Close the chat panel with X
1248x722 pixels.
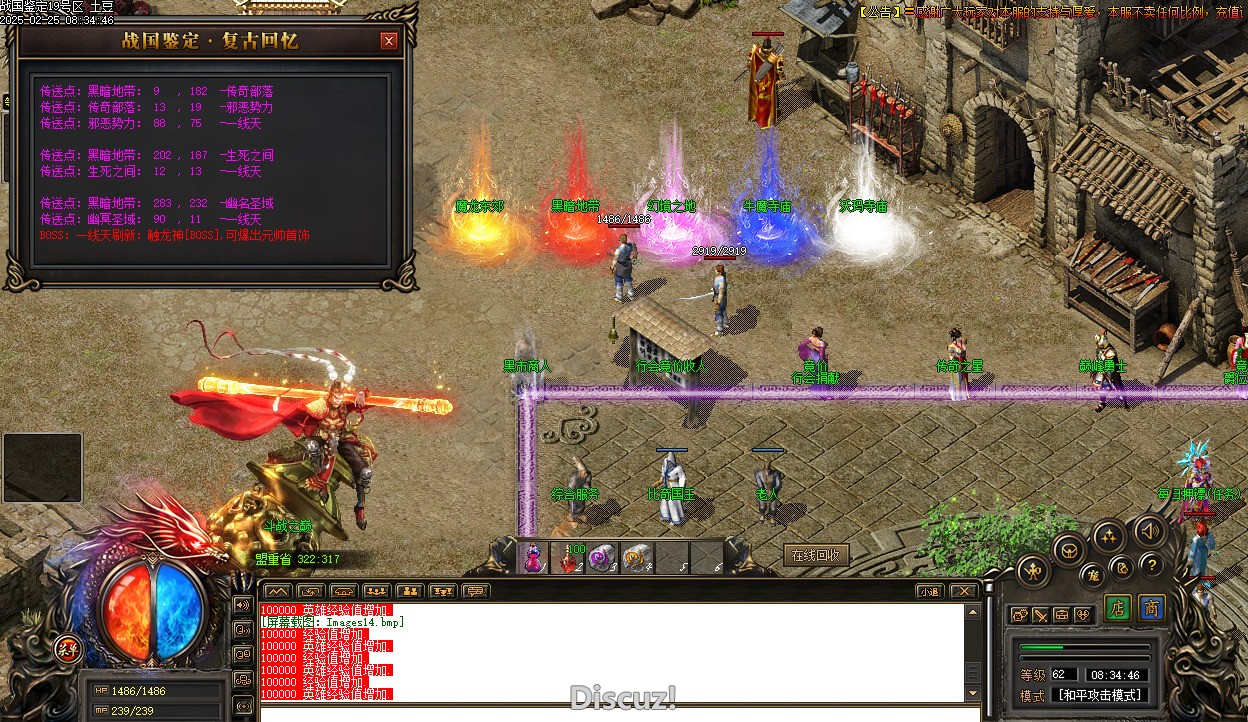(x=962, y=591)
